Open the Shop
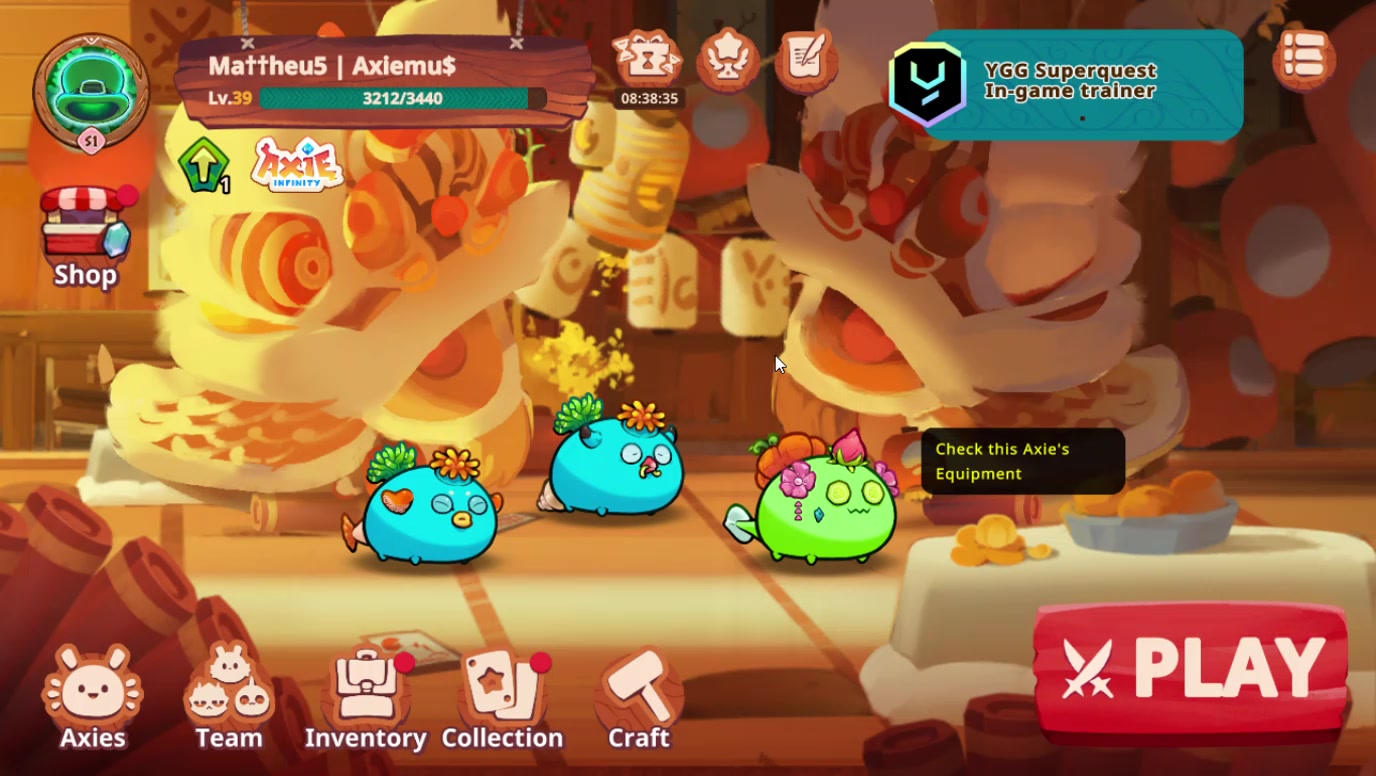 85,230
